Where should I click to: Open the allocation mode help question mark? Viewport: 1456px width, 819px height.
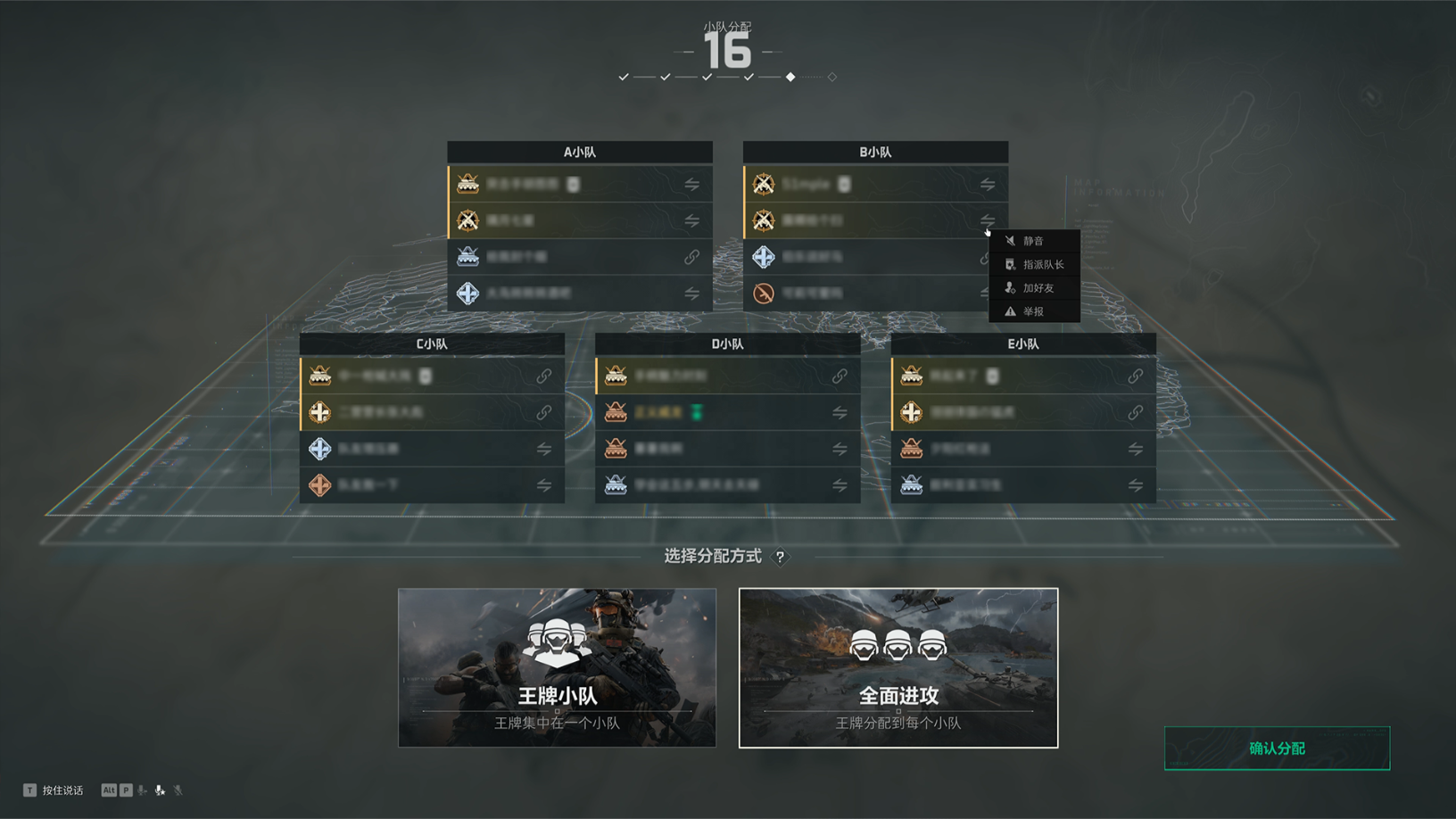(780, 557)
